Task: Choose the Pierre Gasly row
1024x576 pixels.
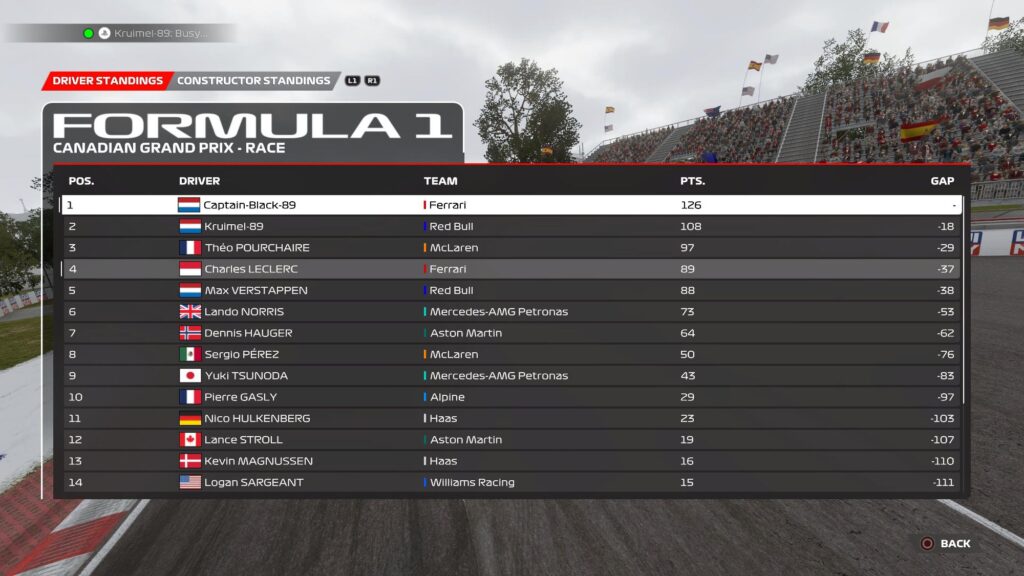Action: click(x=510, y=397)
